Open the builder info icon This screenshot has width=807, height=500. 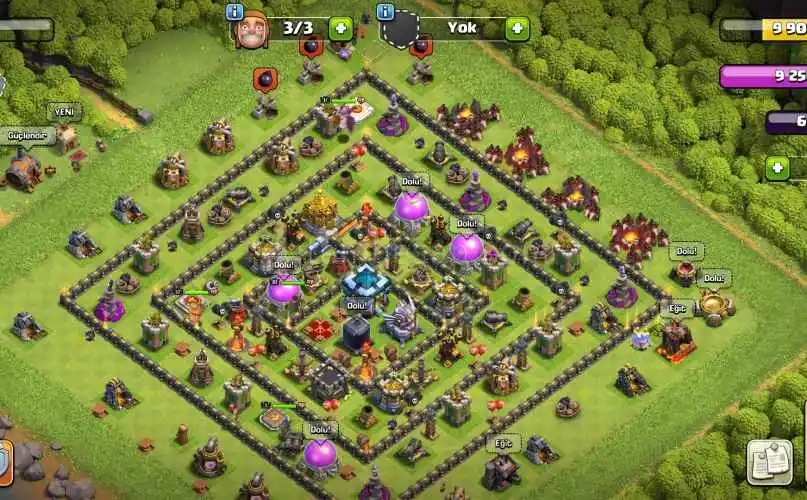(x=235, y=12)
